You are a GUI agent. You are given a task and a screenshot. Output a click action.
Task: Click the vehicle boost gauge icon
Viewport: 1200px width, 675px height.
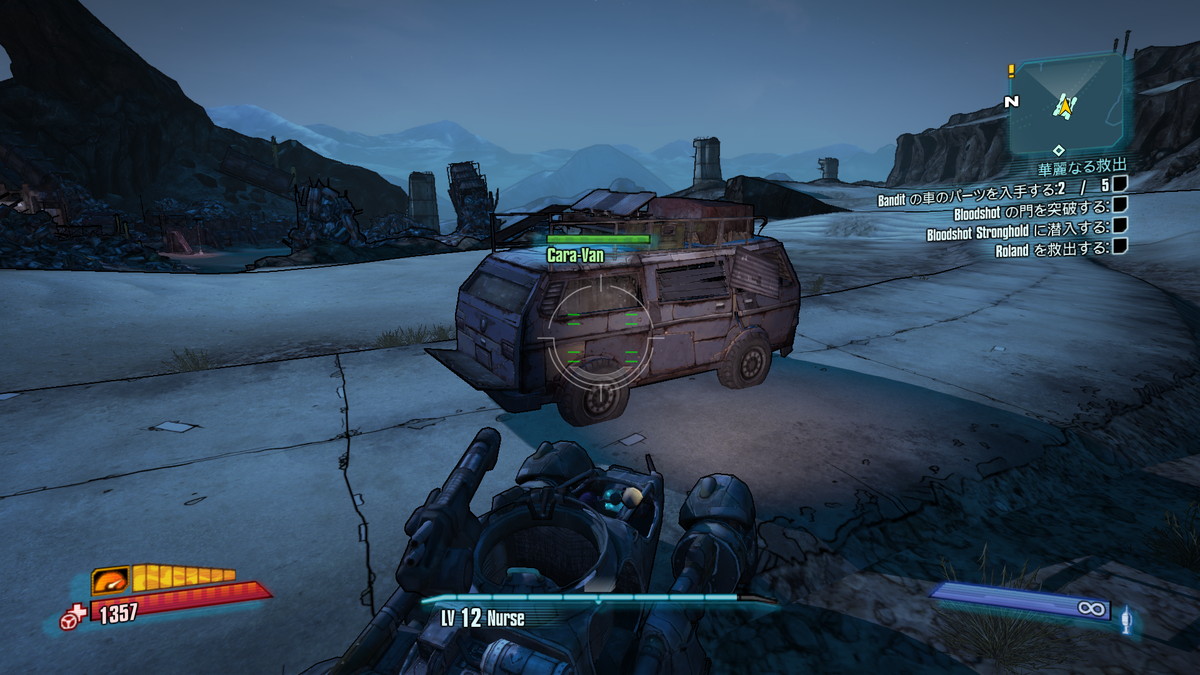[x=111, y=580]
